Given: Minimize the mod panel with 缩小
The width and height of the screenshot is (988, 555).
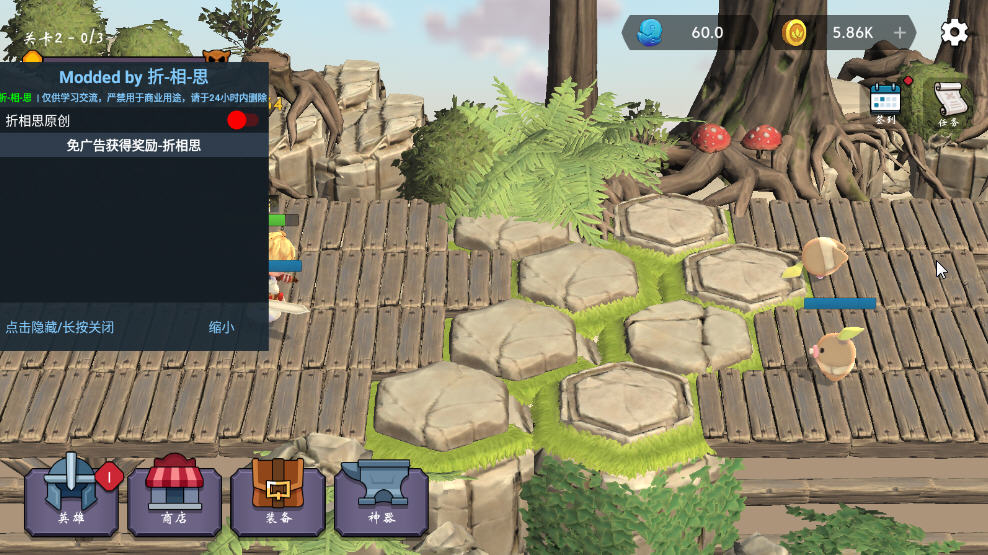Looking at the screenshot, I should pos(221,327).
